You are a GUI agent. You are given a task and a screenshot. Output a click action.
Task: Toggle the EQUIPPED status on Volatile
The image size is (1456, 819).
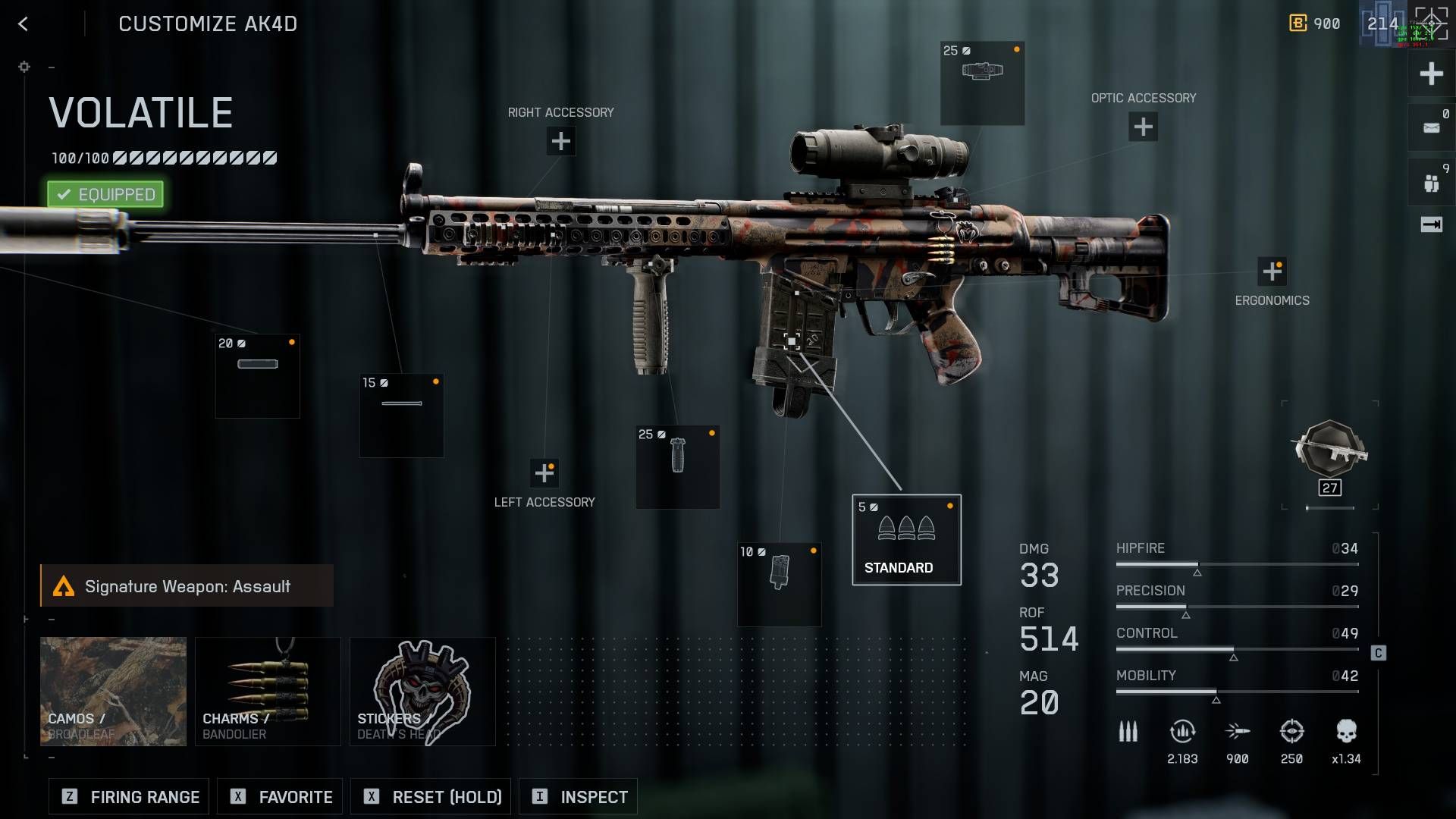[x=105, y=194]
